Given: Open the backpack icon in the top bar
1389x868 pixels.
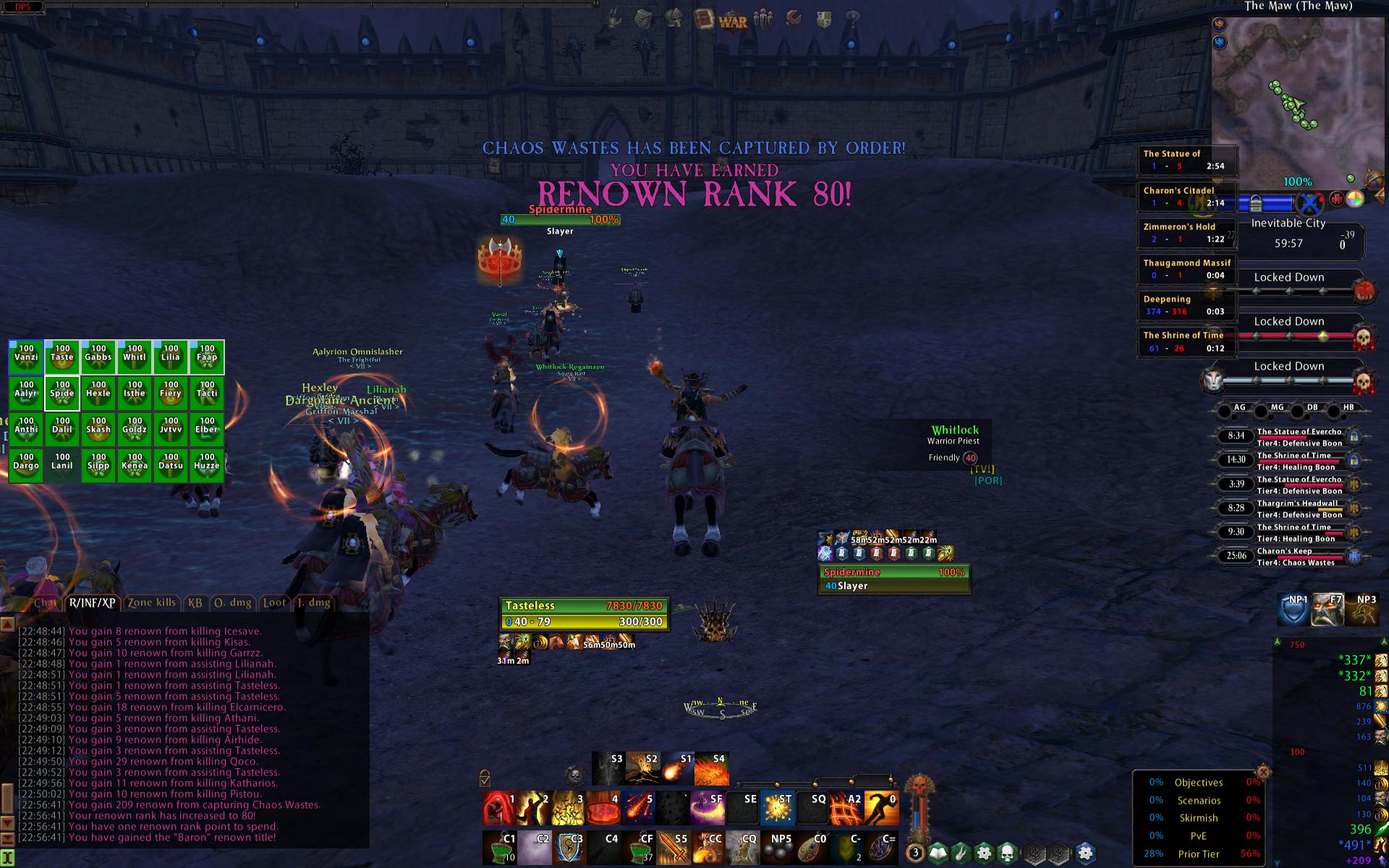Looking at the screenshot, I should pyautogui.click(x=643, y=19).
